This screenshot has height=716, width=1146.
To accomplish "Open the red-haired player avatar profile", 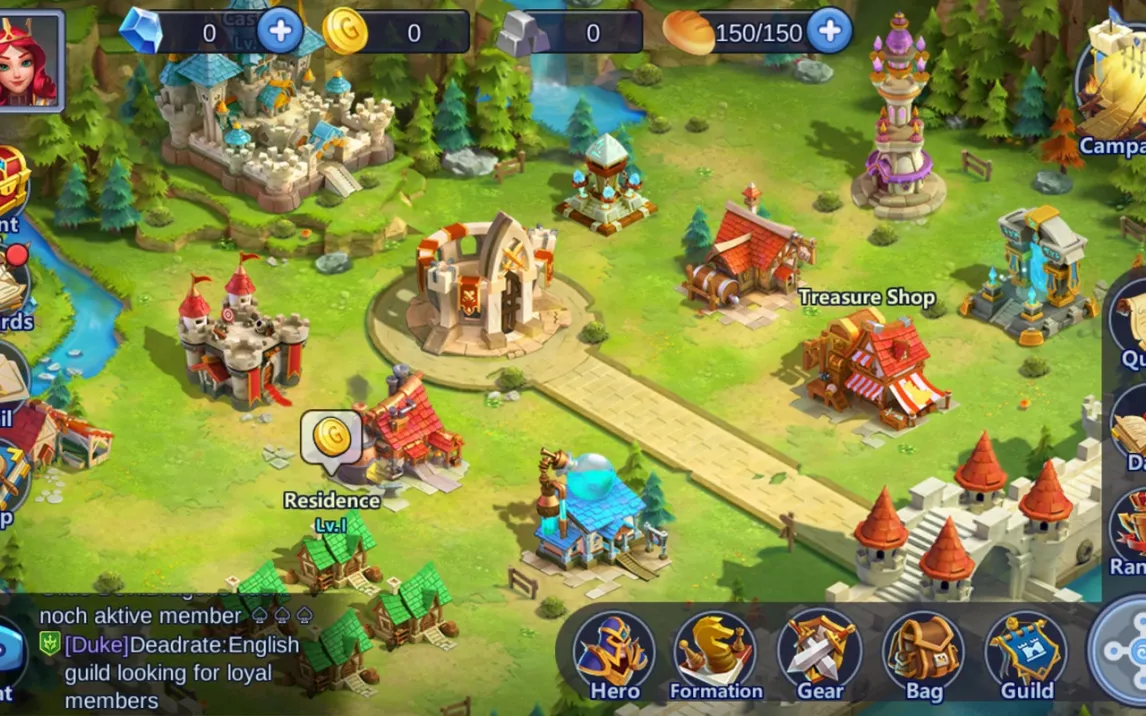I will pyautogui.click(x=30, y=60).
